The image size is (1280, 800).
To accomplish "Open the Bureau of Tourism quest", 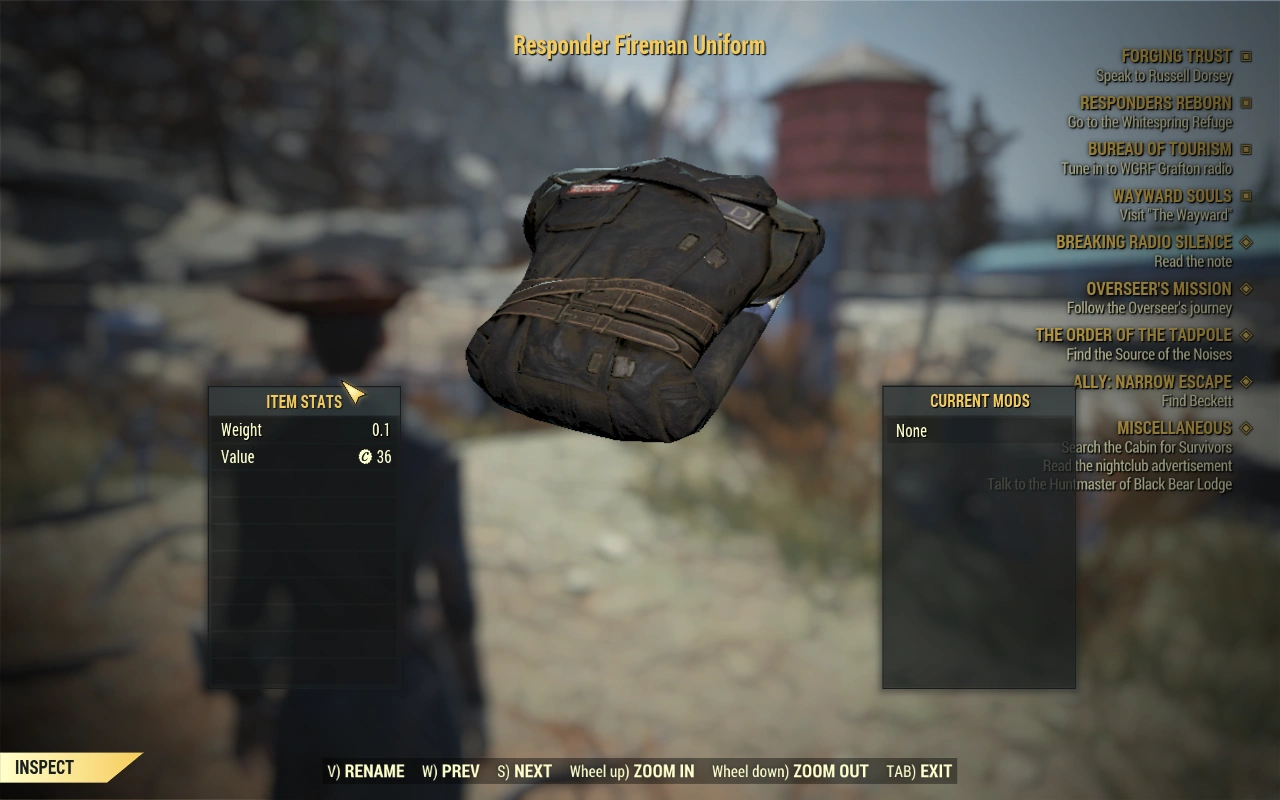I will pos(1159,149).
